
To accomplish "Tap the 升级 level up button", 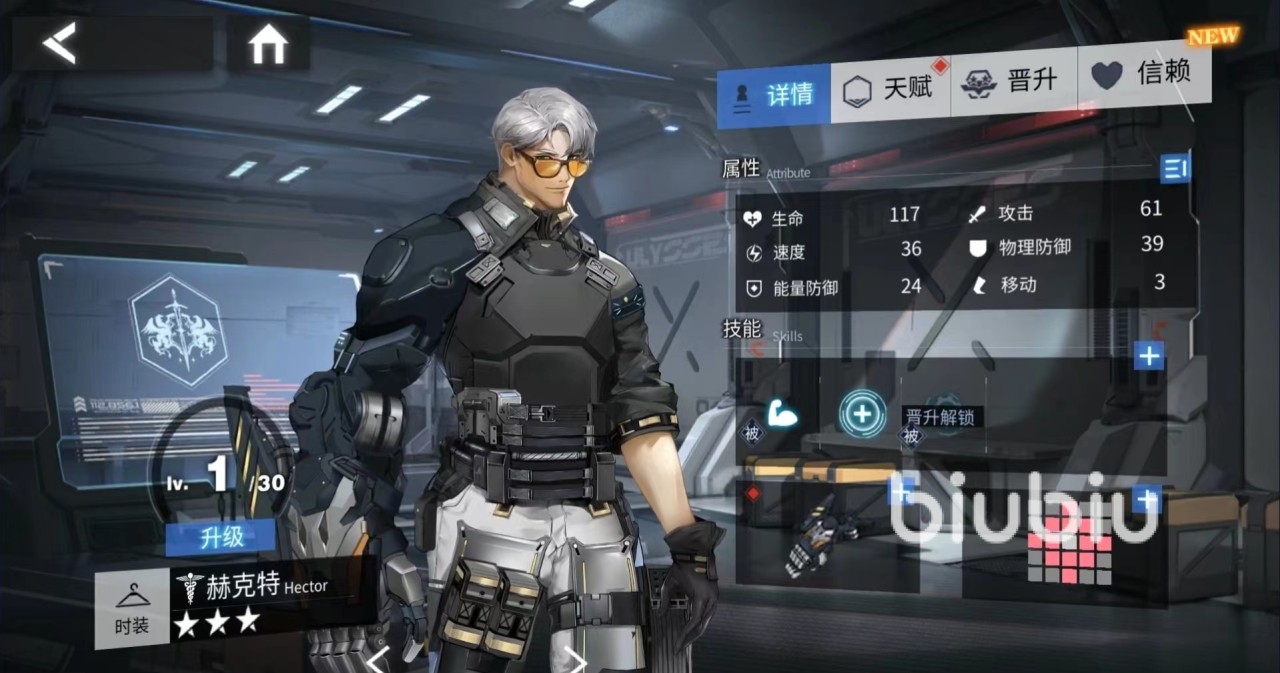I will tap(221, 537).
